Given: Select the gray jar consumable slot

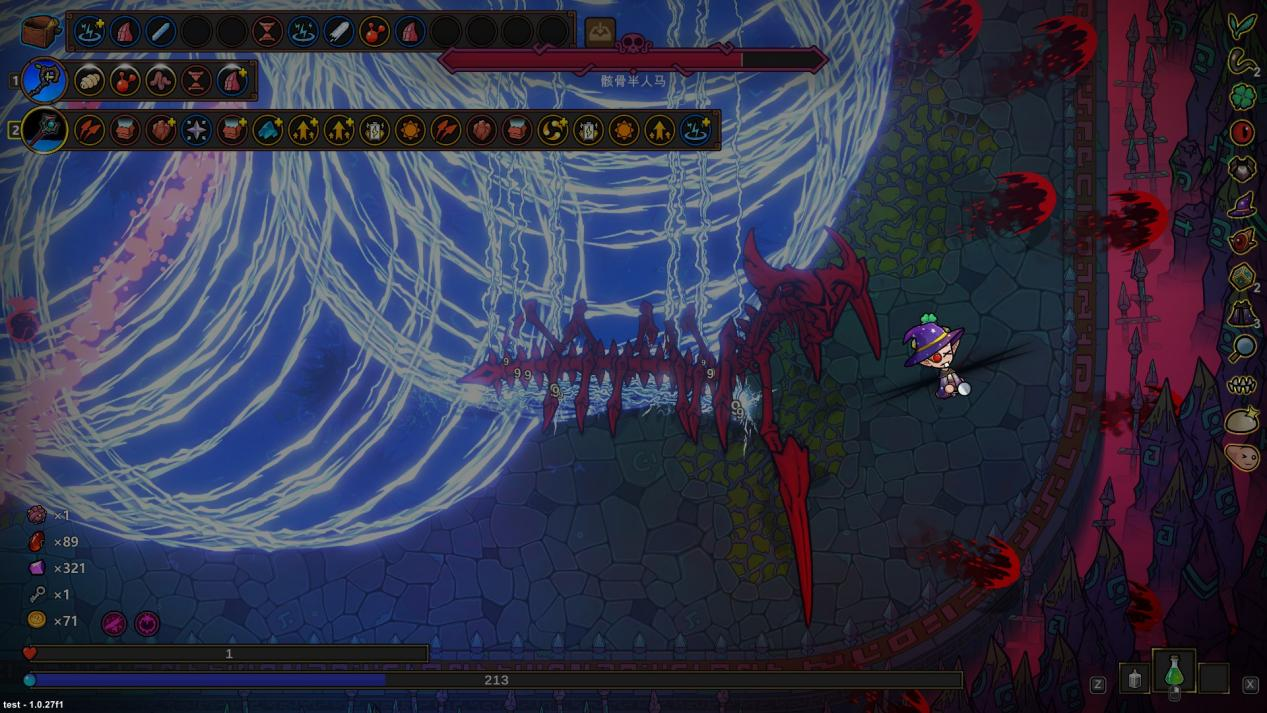Looking at the screenshot, I should pos(1134,679).
